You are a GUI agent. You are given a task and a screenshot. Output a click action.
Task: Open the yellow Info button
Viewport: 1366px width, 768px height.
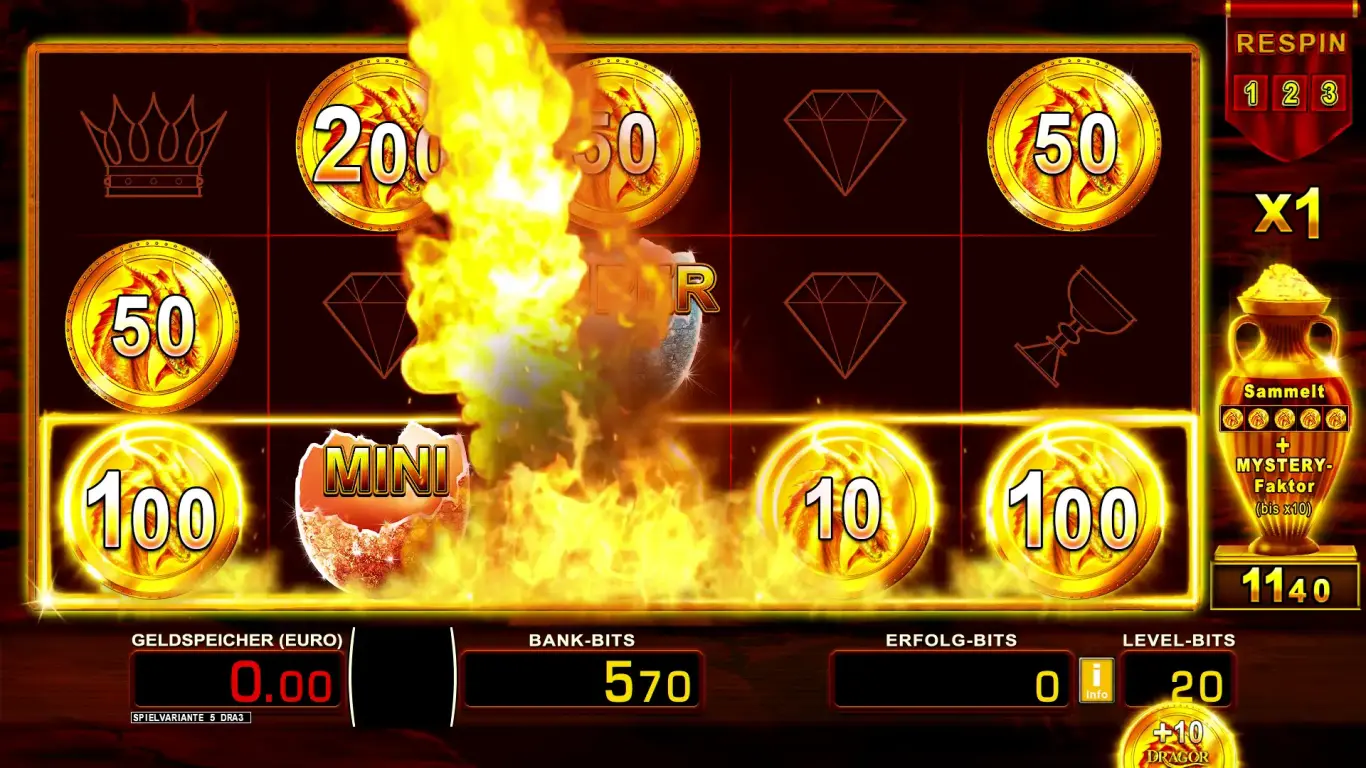pyautogui.click(x=1096, y=680)
